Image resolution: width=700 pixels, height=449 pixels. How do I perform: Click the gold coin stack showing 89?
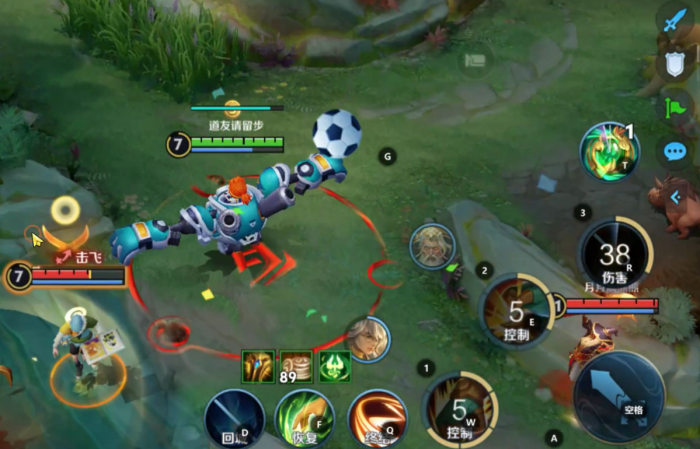(296, 366)
